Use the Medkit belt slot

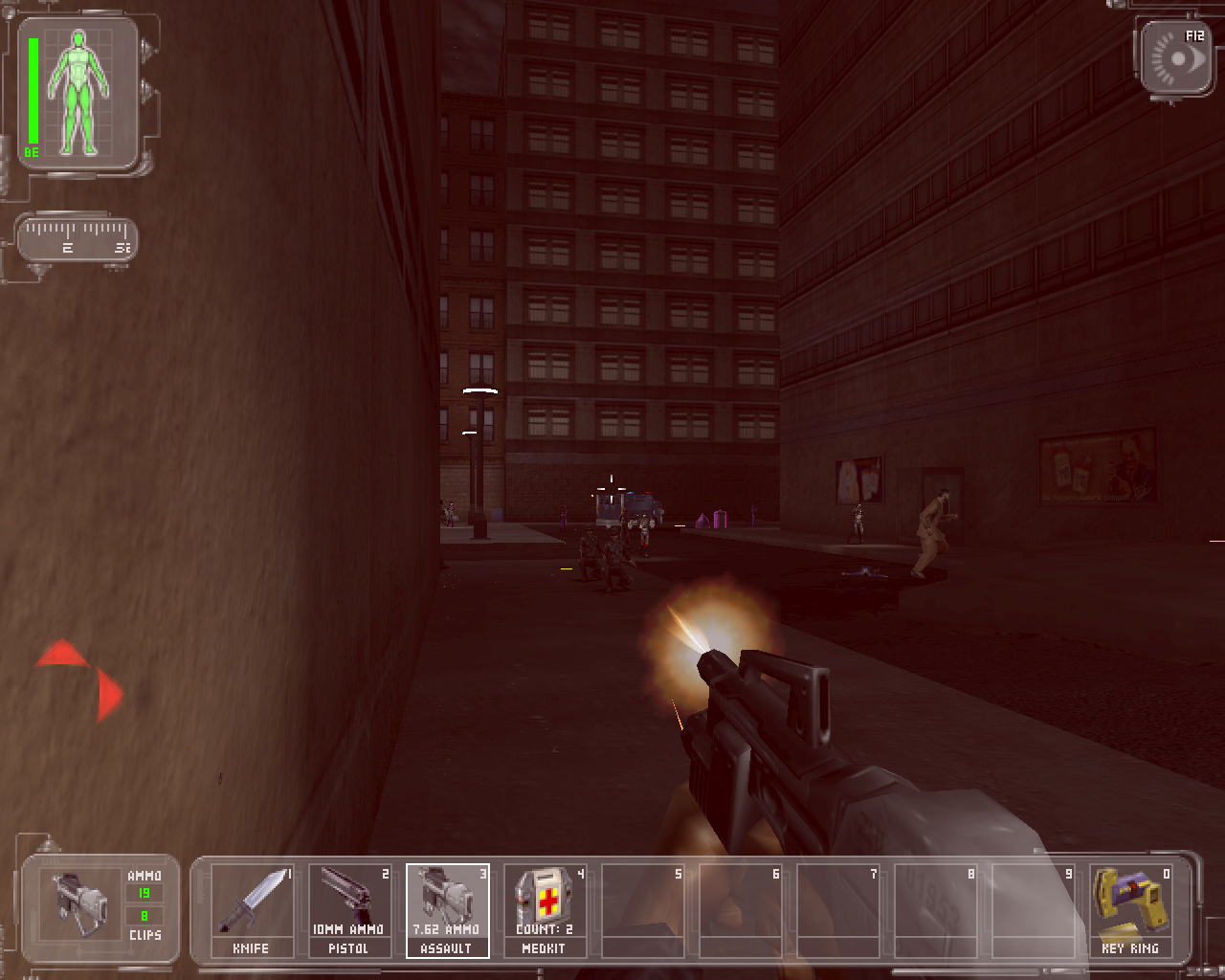[545, 909]
